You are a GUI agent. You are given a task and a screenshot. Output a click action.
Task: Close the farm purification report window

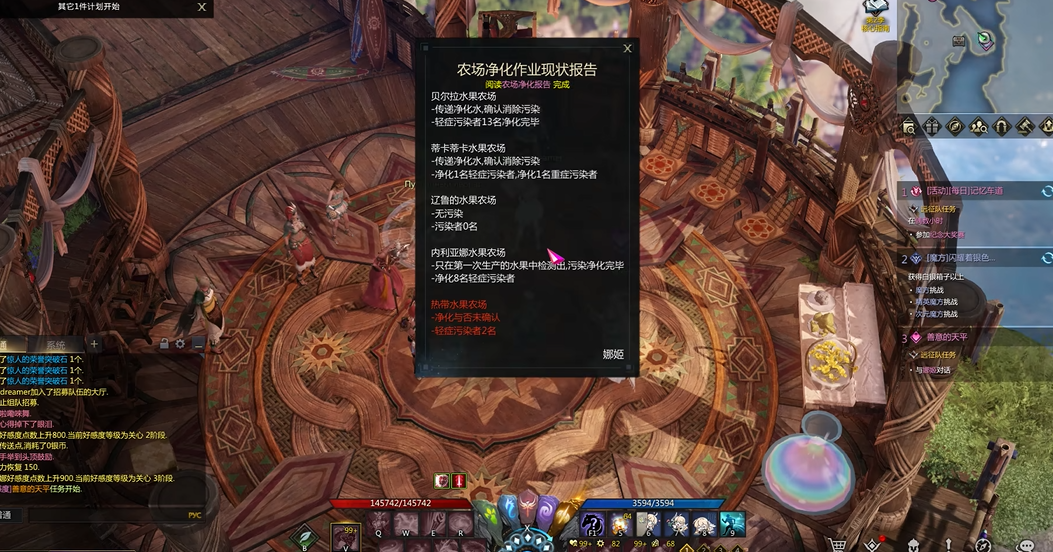pos(627,48)
